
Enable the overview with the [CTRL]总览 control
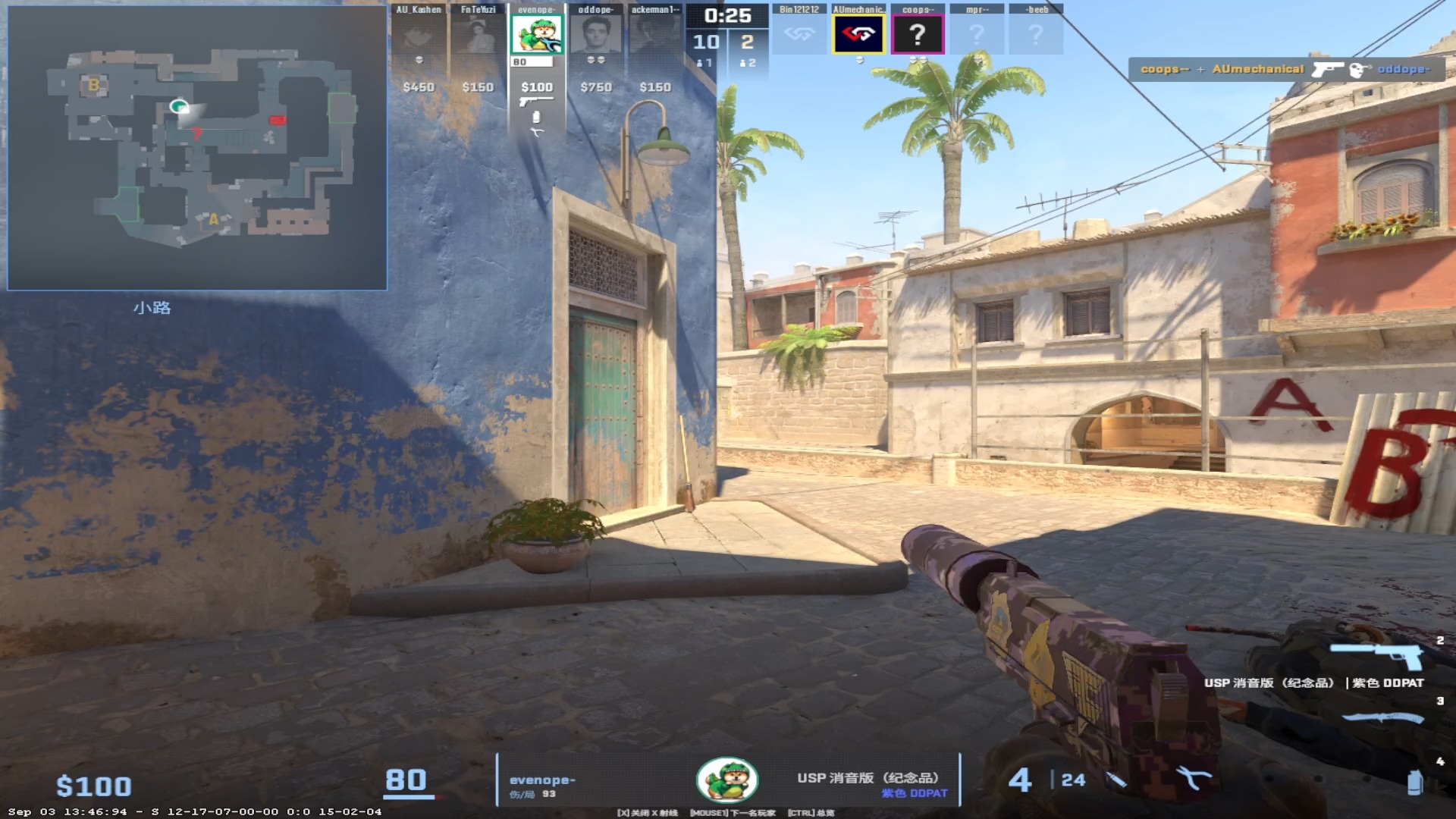coord(812,811)
